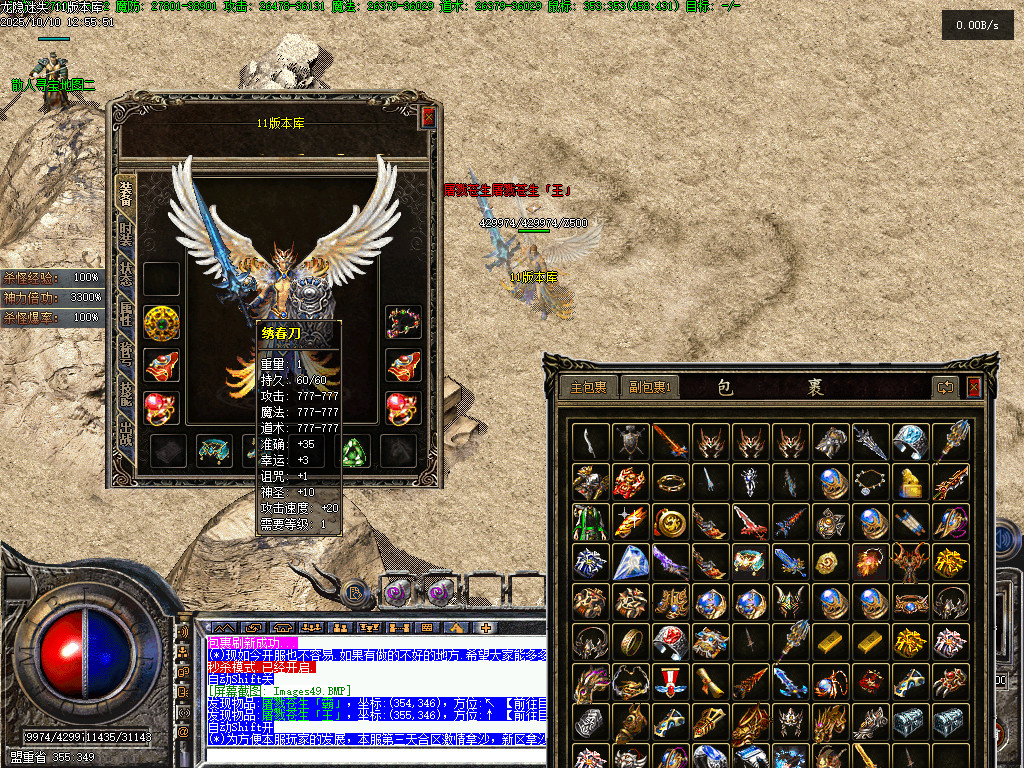Viewport: 1024px width, 768px height.
Task: Open the 副包裹1 secondary bag tab
Action: coord(648,387)
